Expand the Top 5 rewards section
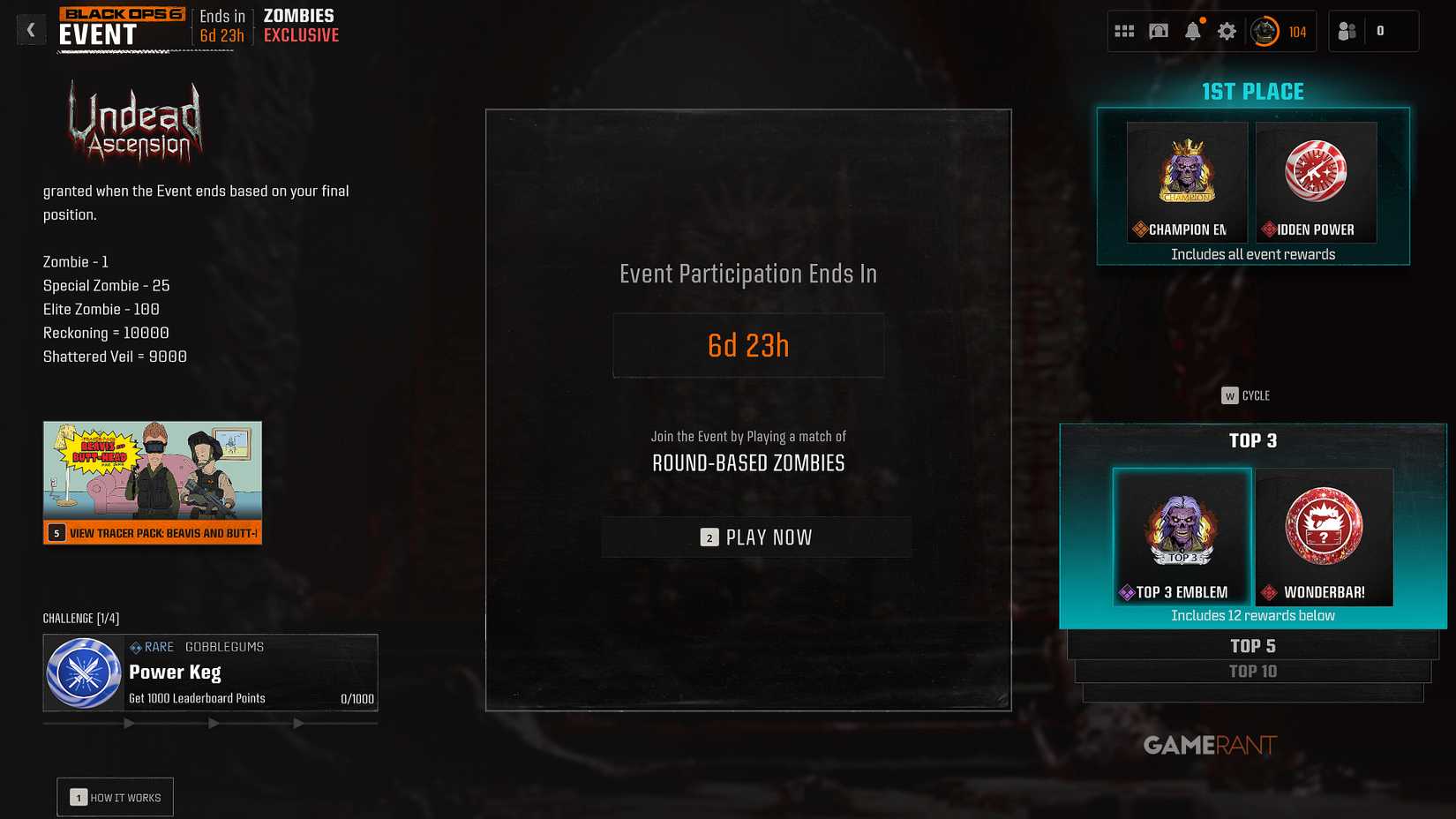 [1252, 645]
